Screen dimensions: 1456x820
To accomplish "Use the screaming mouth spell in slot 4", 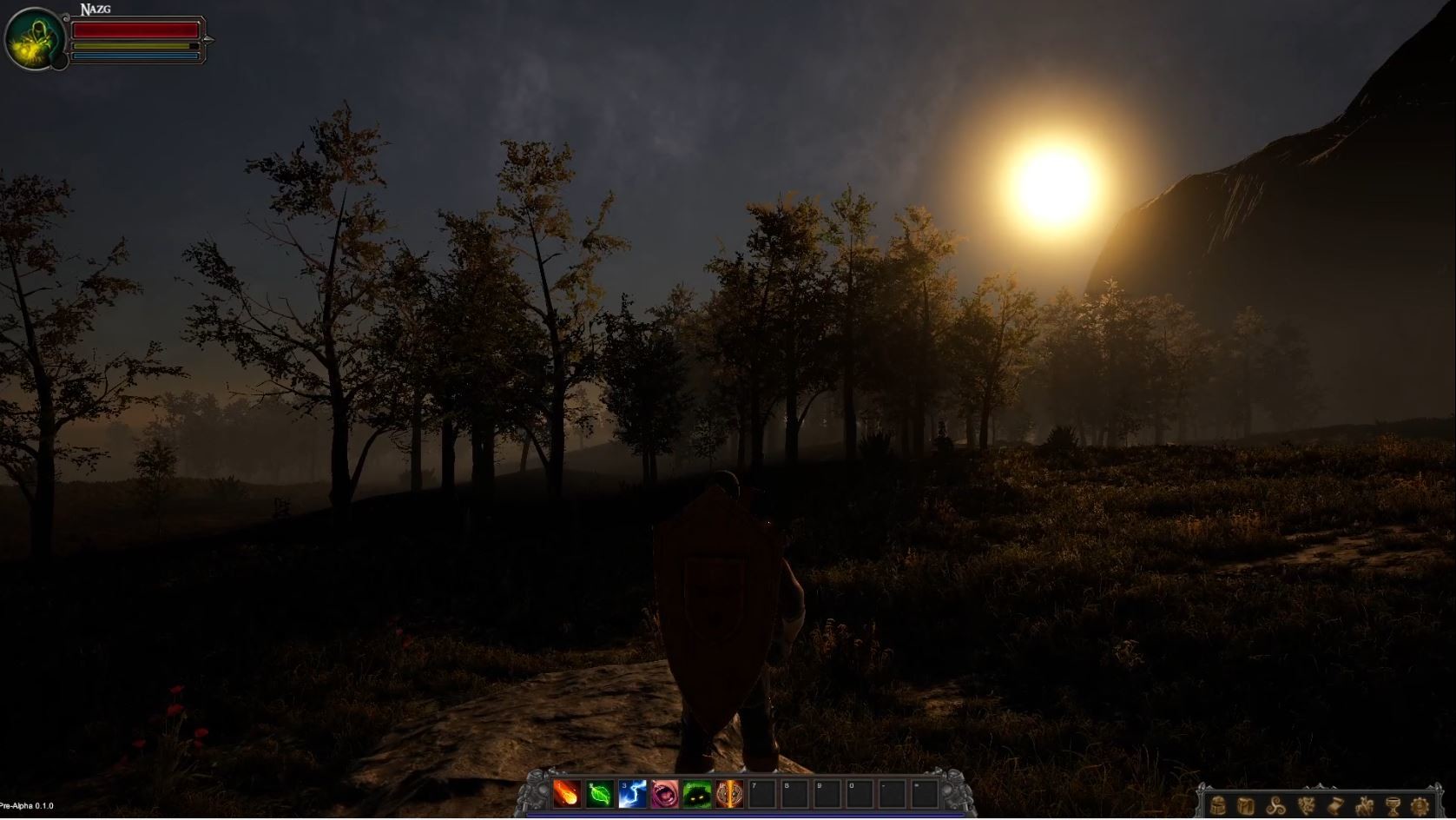I will point(663,793).
